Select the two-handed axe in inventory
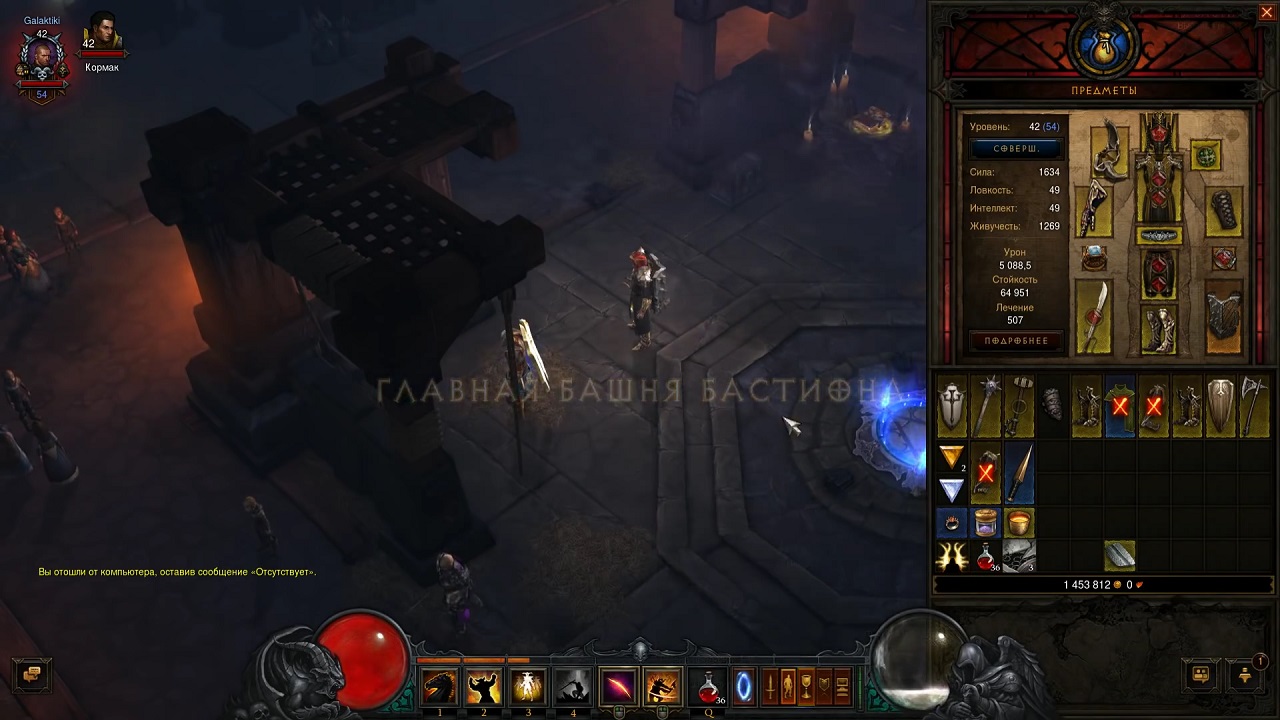The width and height of the screenshot is (1280, 720). 1254,406
